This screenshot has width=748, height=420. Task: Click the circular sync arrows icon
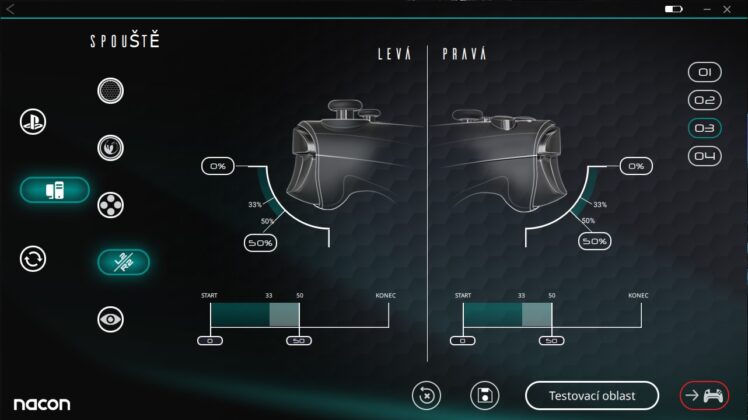pyautogui.click(x=33, y=259)
